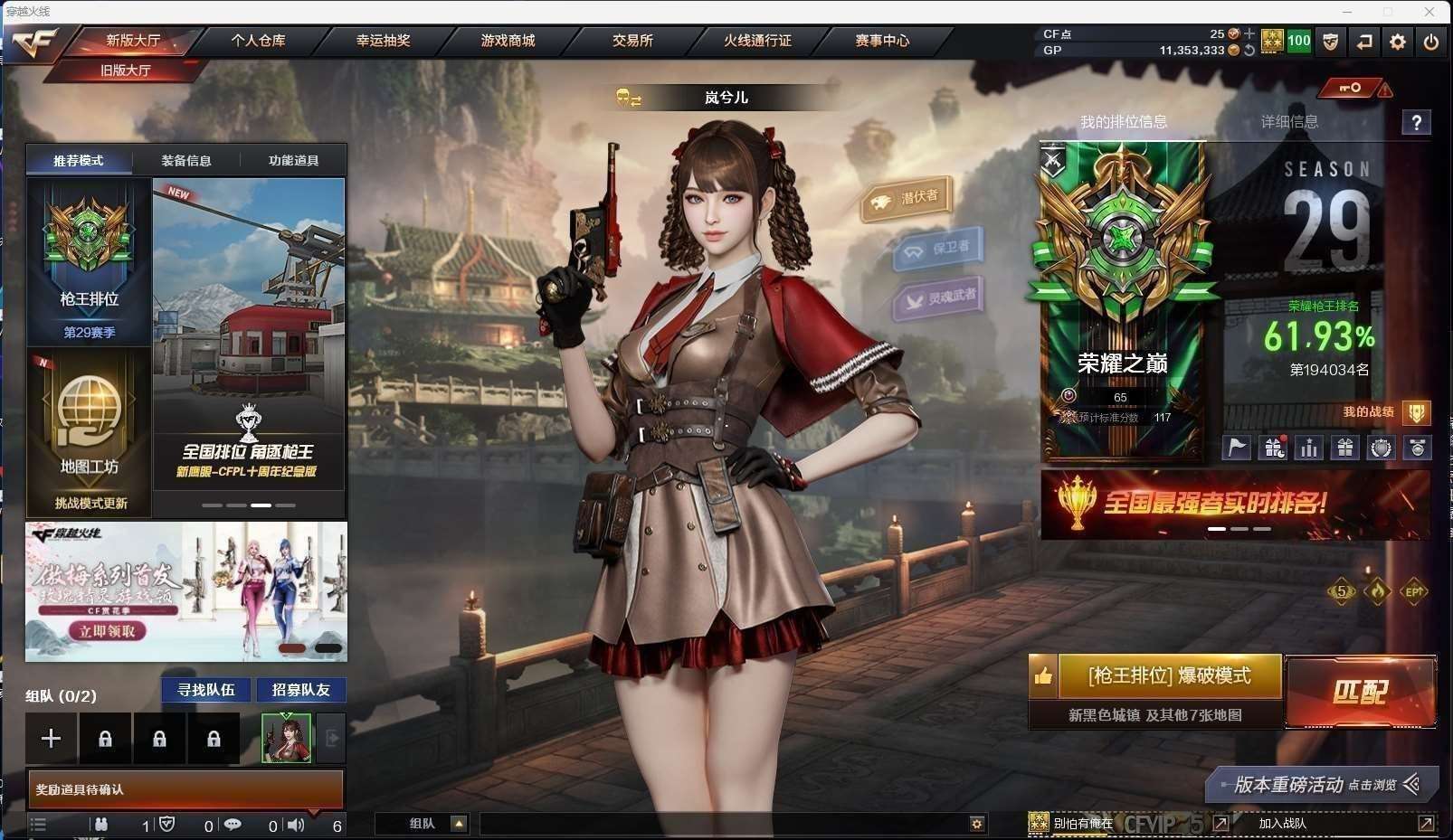Go to 幸运抽奖 lottery page

[x=383, y=41]
